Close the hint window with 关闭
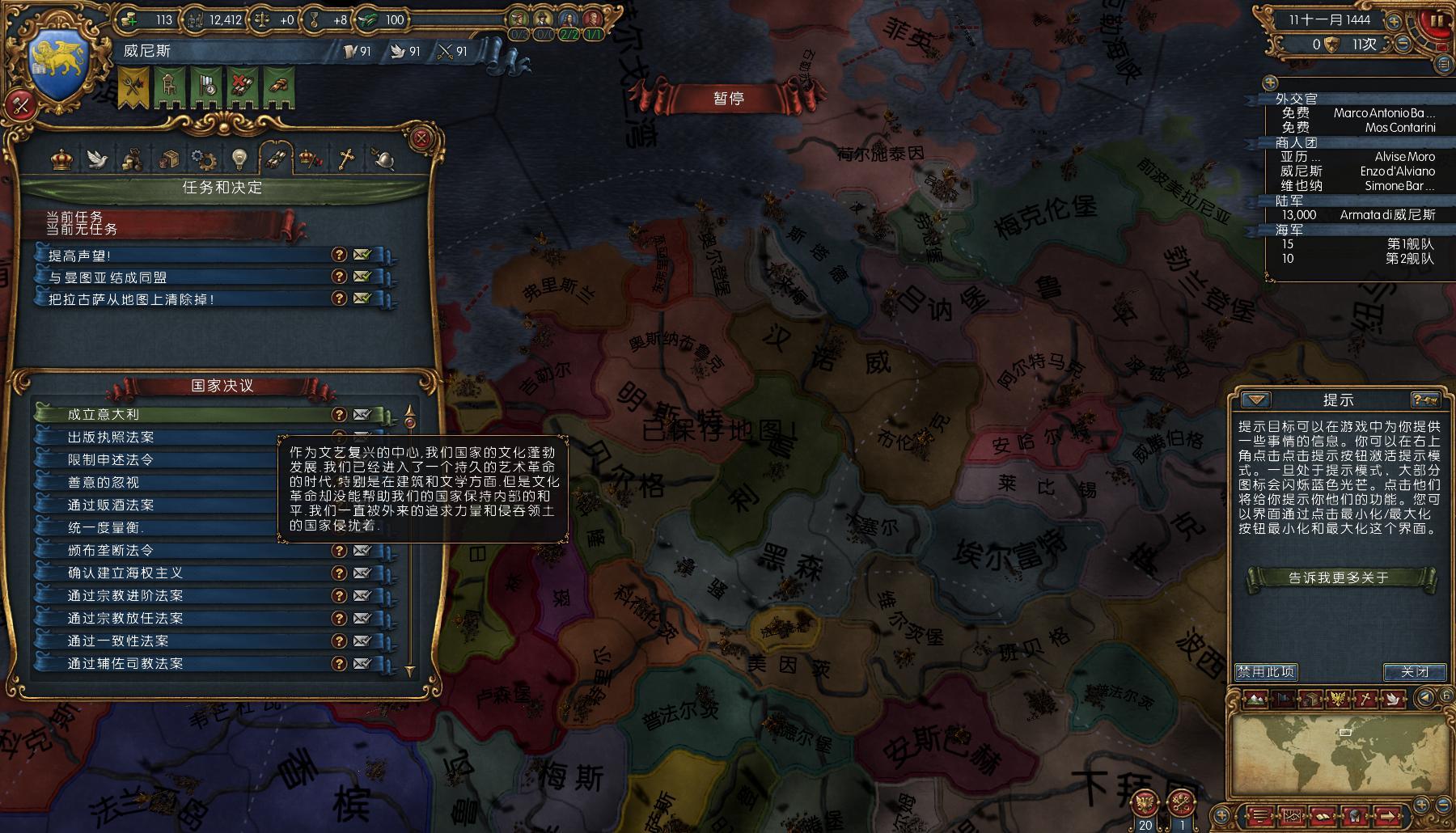 point(1414,671)
